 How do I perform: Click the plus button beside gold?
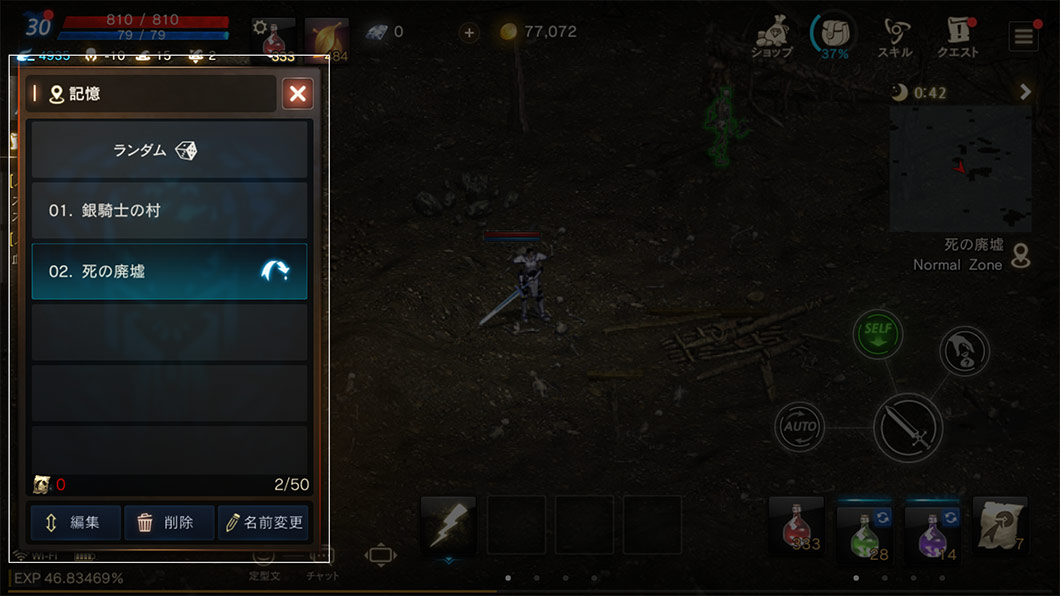(469, 32)
